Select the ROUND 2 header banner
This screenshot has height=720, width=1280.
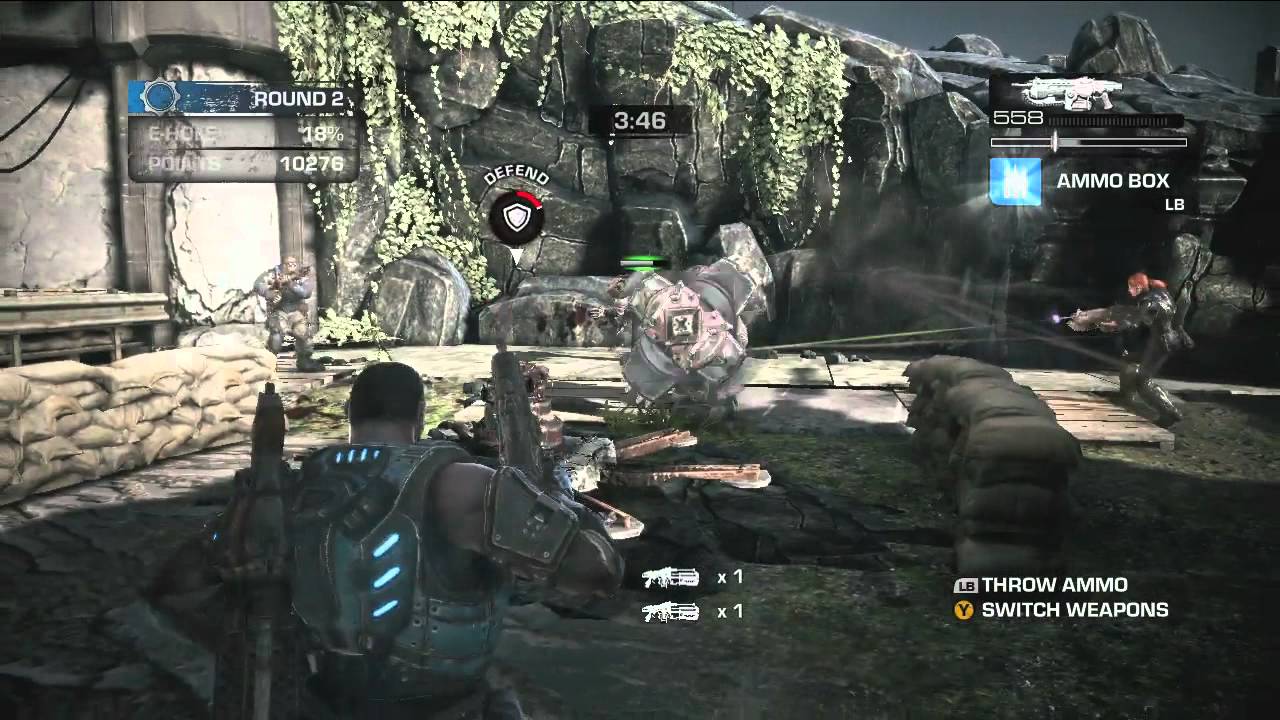tap(300, 96)
